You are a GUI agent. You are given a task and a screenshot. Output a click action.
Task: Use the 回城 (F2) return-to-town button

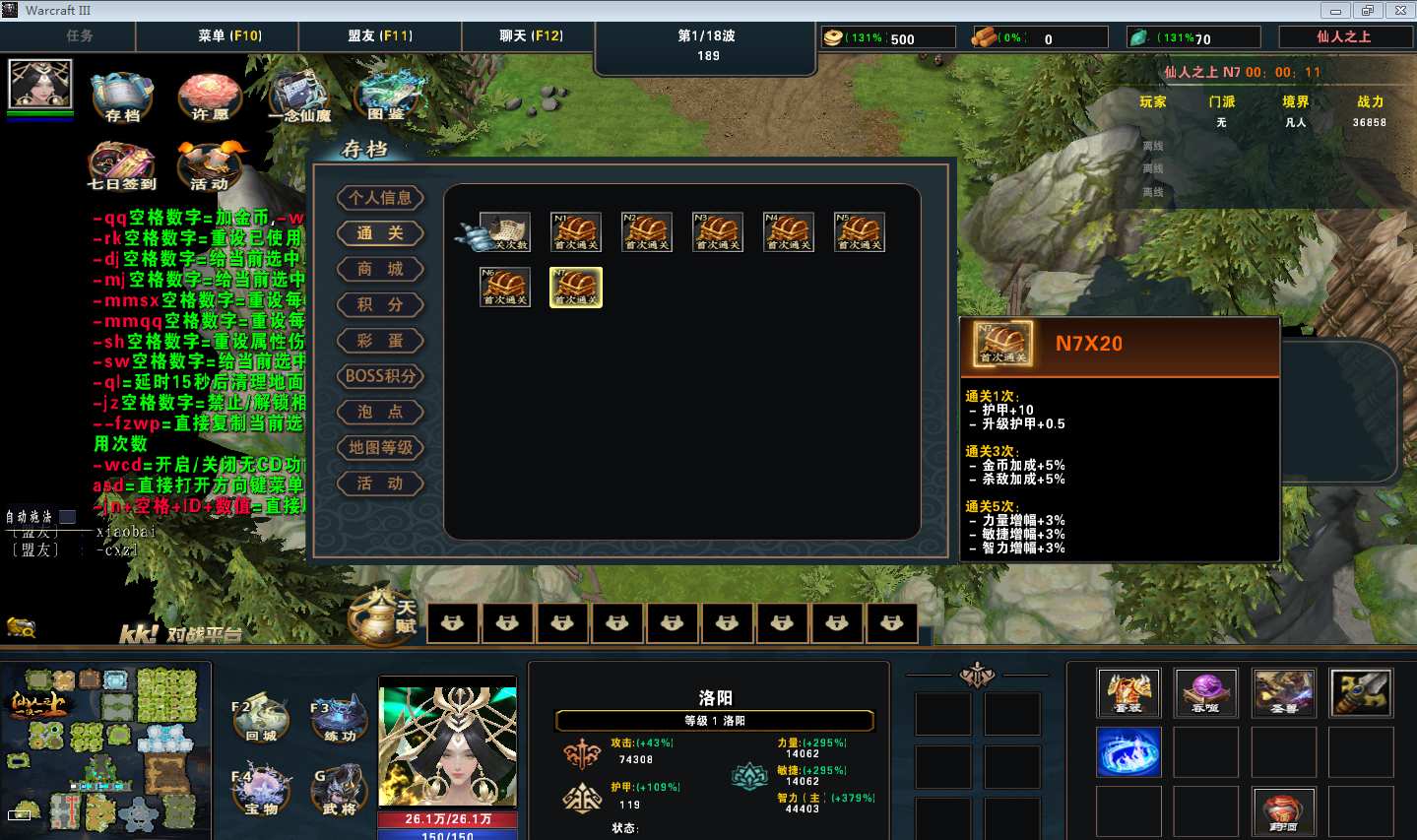coord(261,718)
